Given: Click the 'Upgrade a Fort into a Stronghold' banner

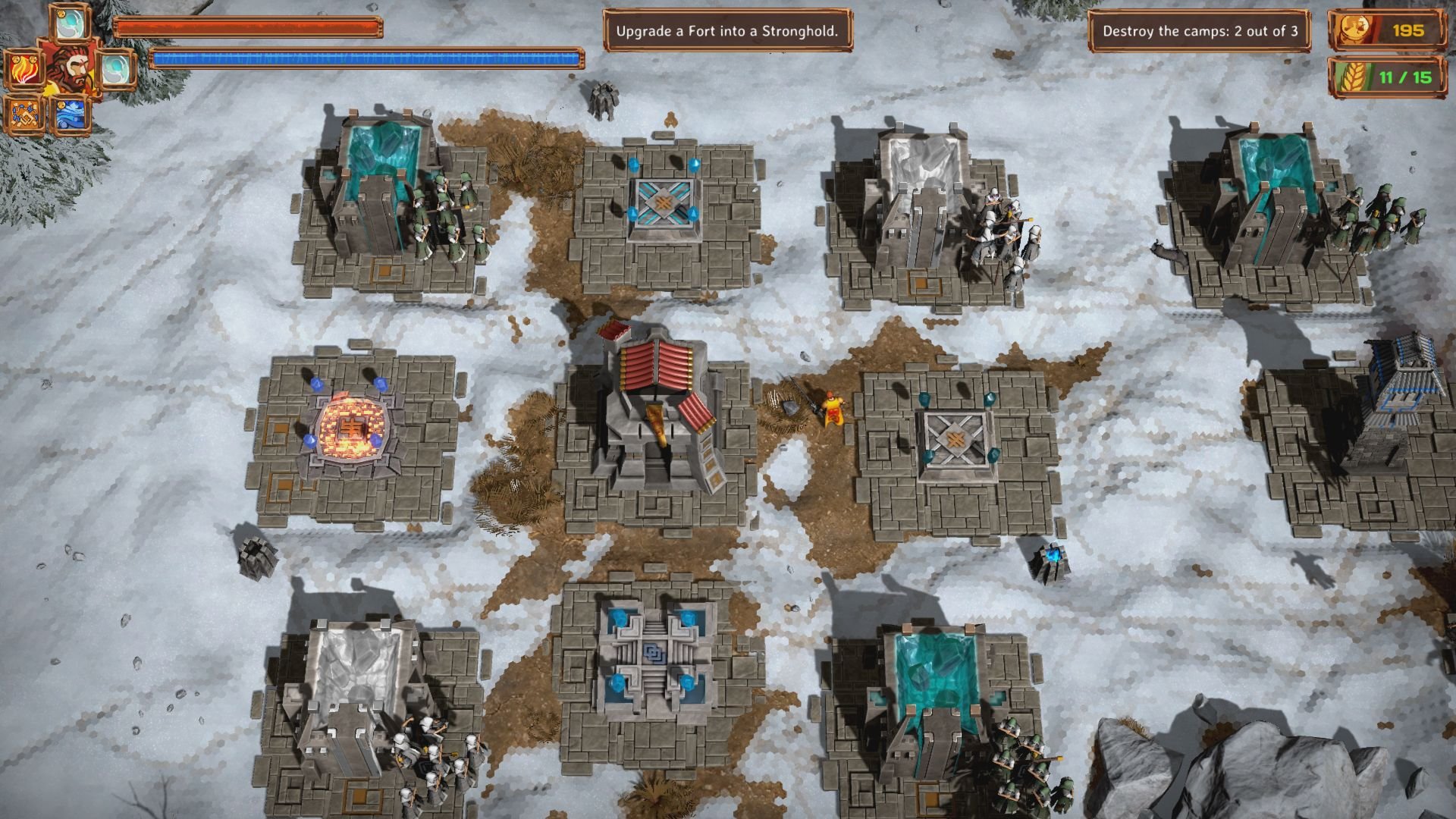Looking at the screenshot, I should click(x=728, y=30).
